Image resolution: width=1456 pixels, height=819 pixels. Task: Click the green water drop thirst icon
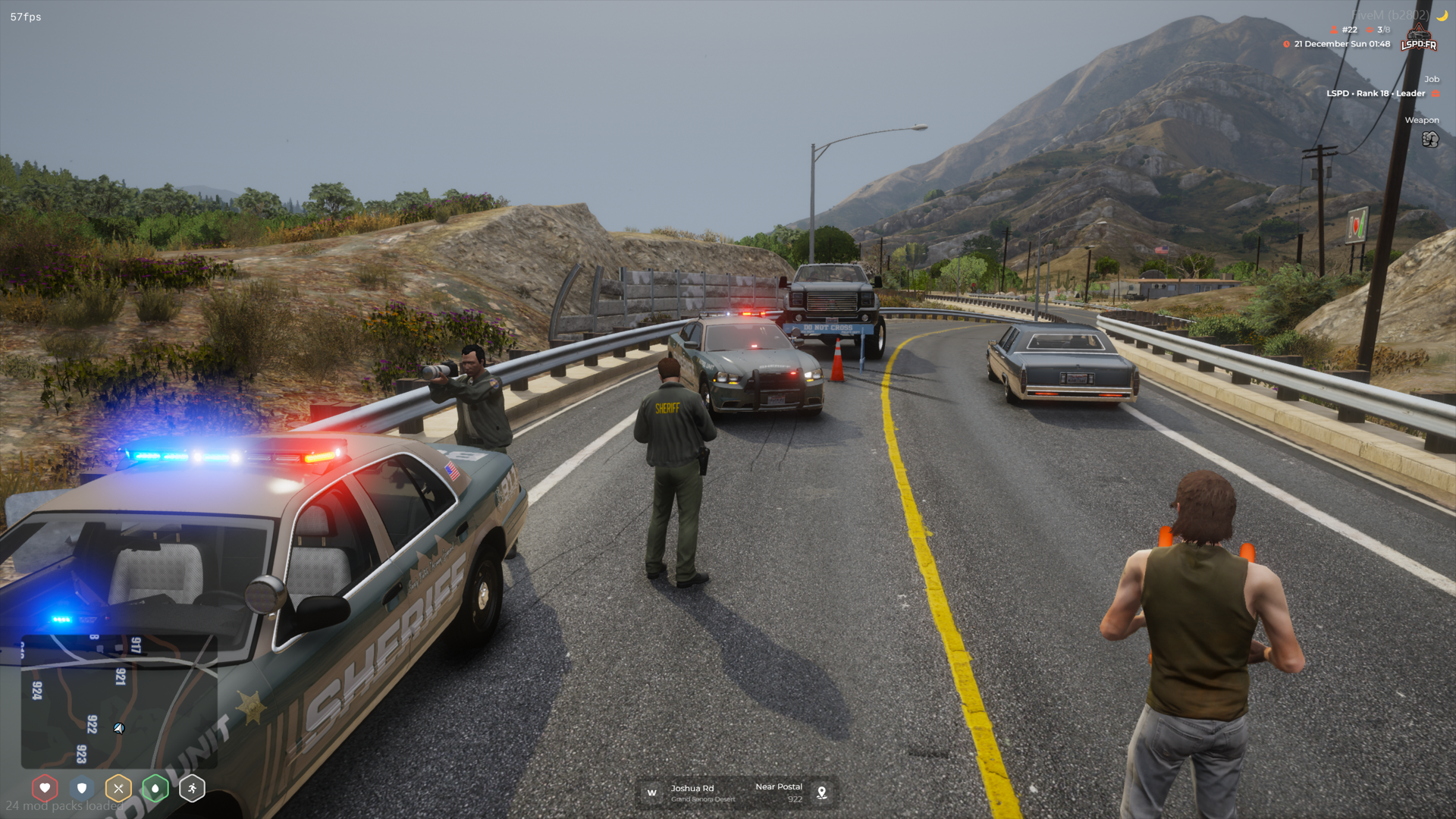155,786
